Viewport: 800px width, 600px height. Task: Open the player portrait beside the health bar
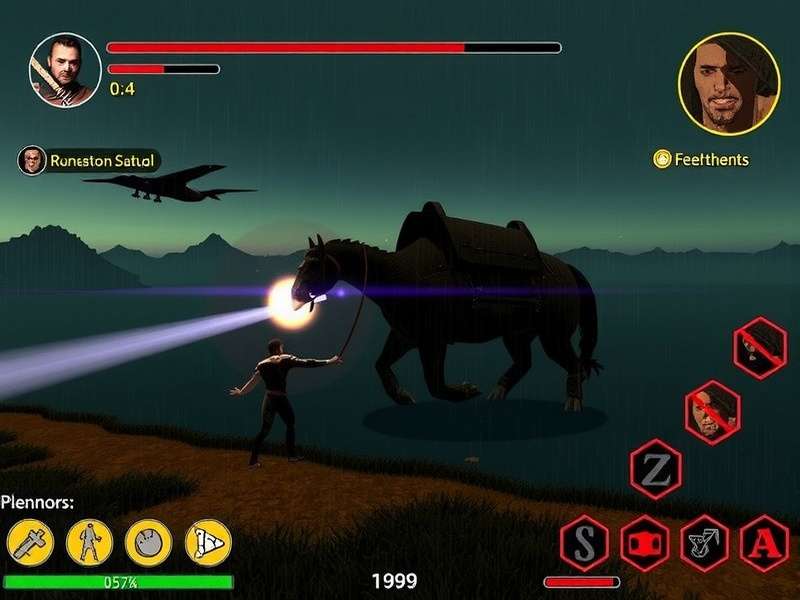pos(65,70)
